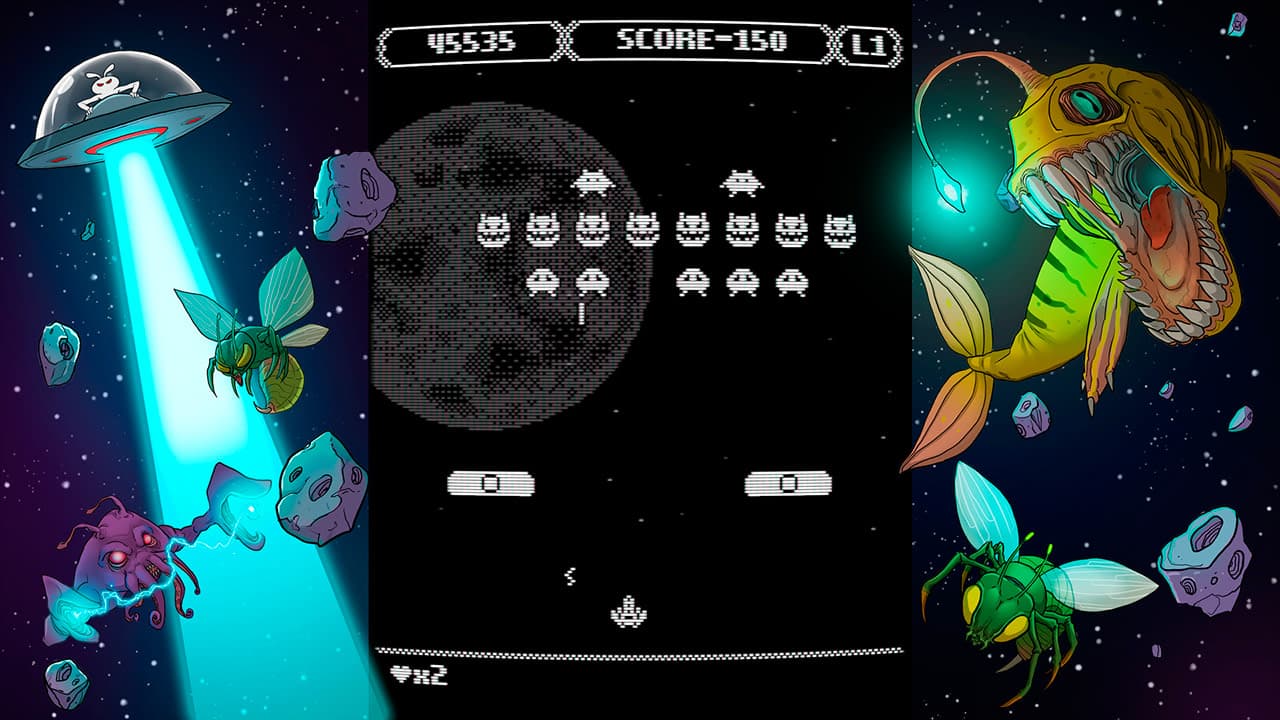Click the left defense bunker shield

click(490, 483)
